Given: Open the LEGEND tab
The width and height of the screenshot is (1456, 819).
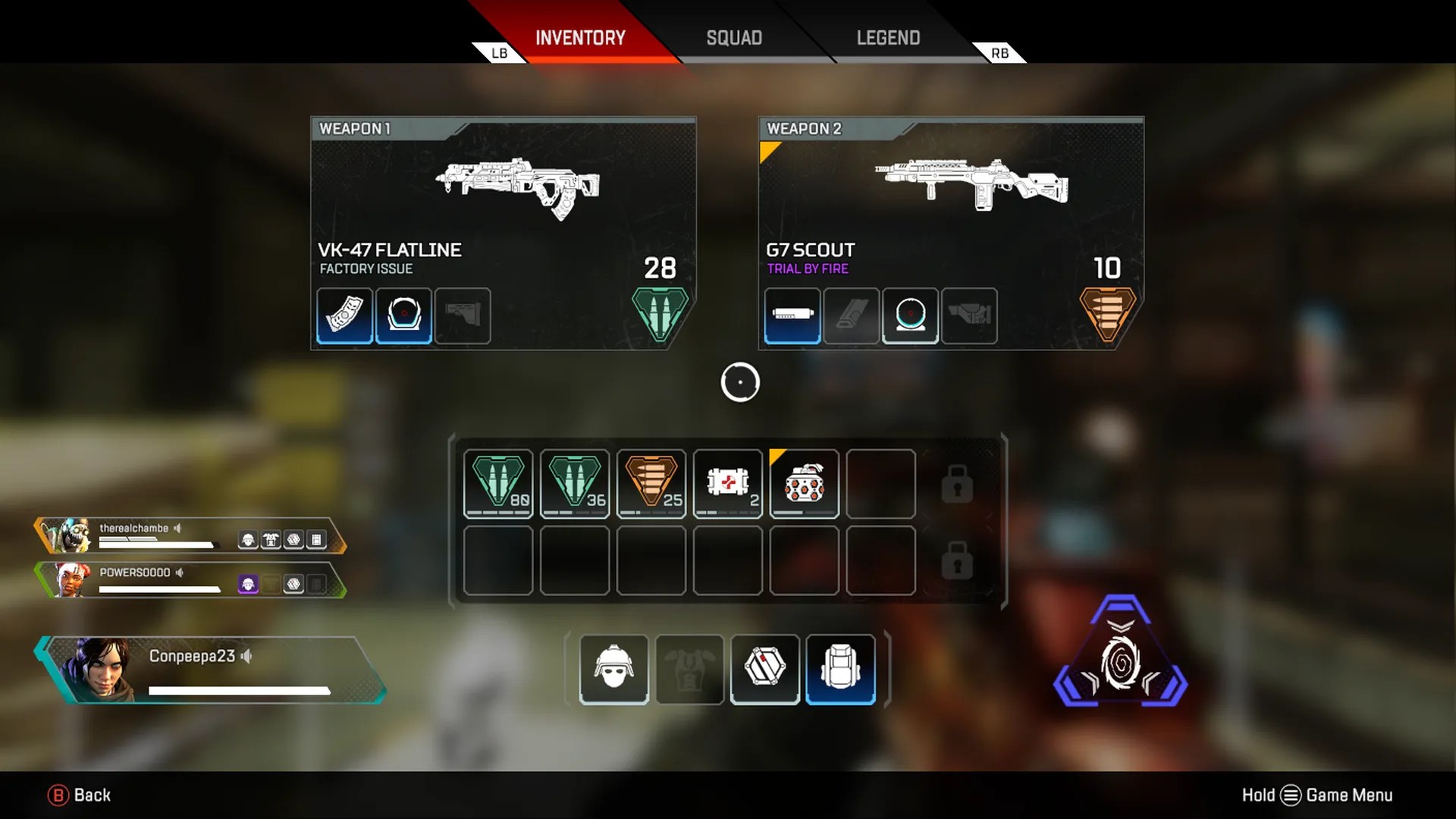Looking at the screenshot, I should pos(888,38).
